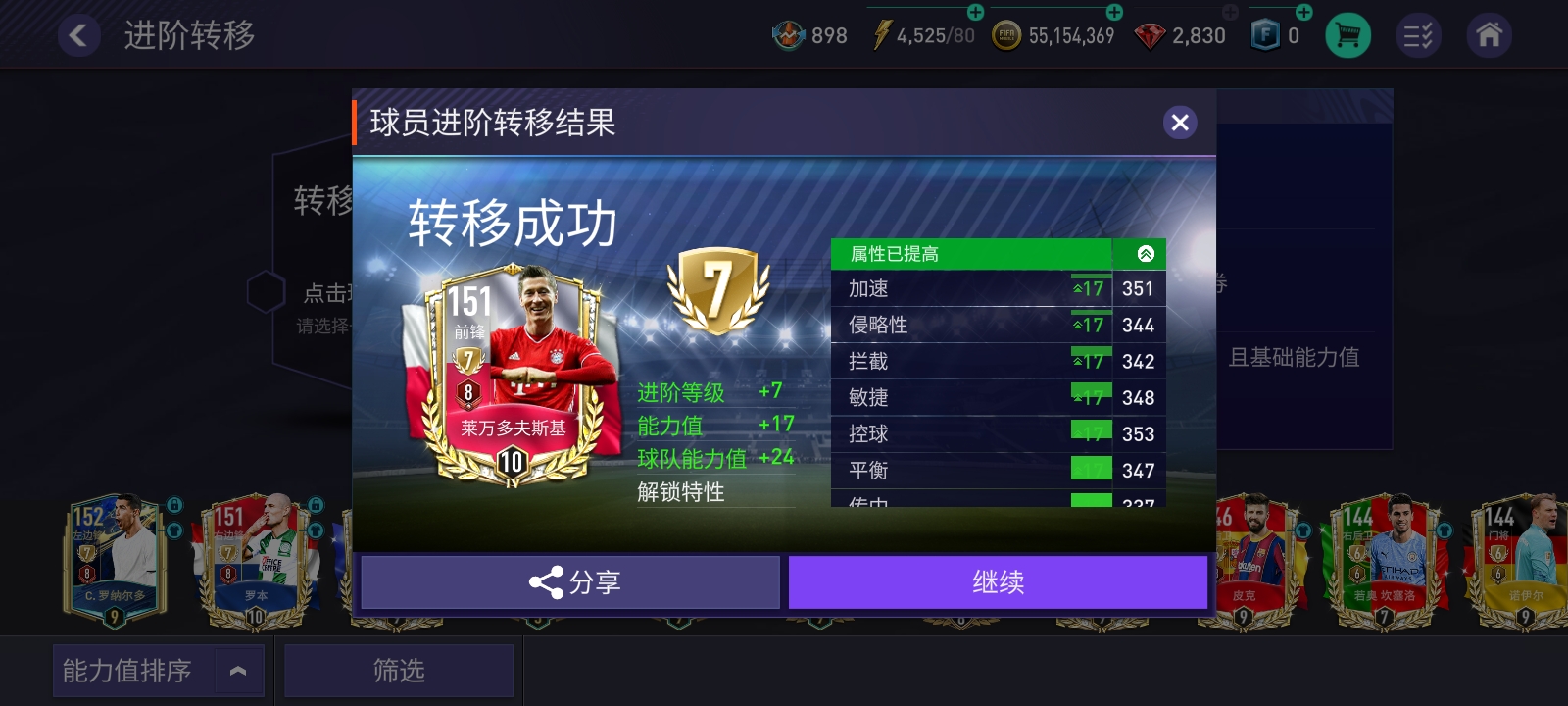The image size is (1568, 706).
Task: Open the shopping cart store icon
Action: [x=1347, y=34]
